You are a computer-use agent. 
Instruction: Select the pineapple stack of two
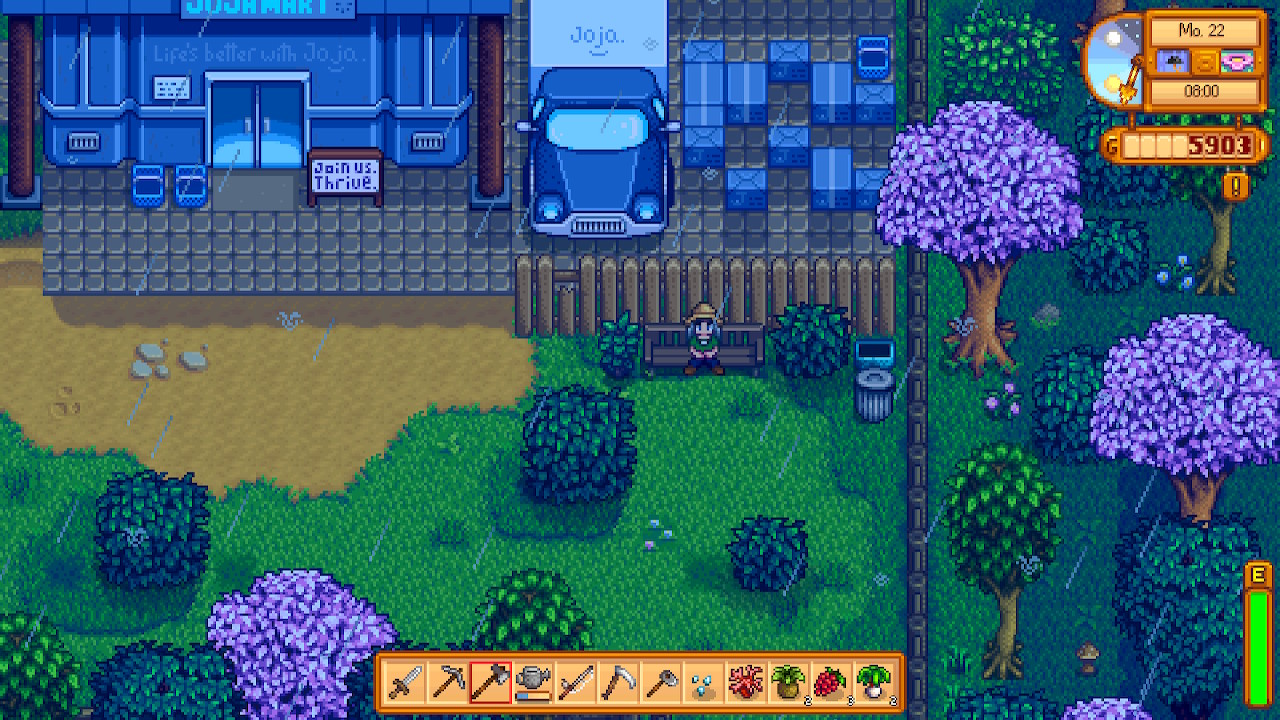tap(789, 683)
